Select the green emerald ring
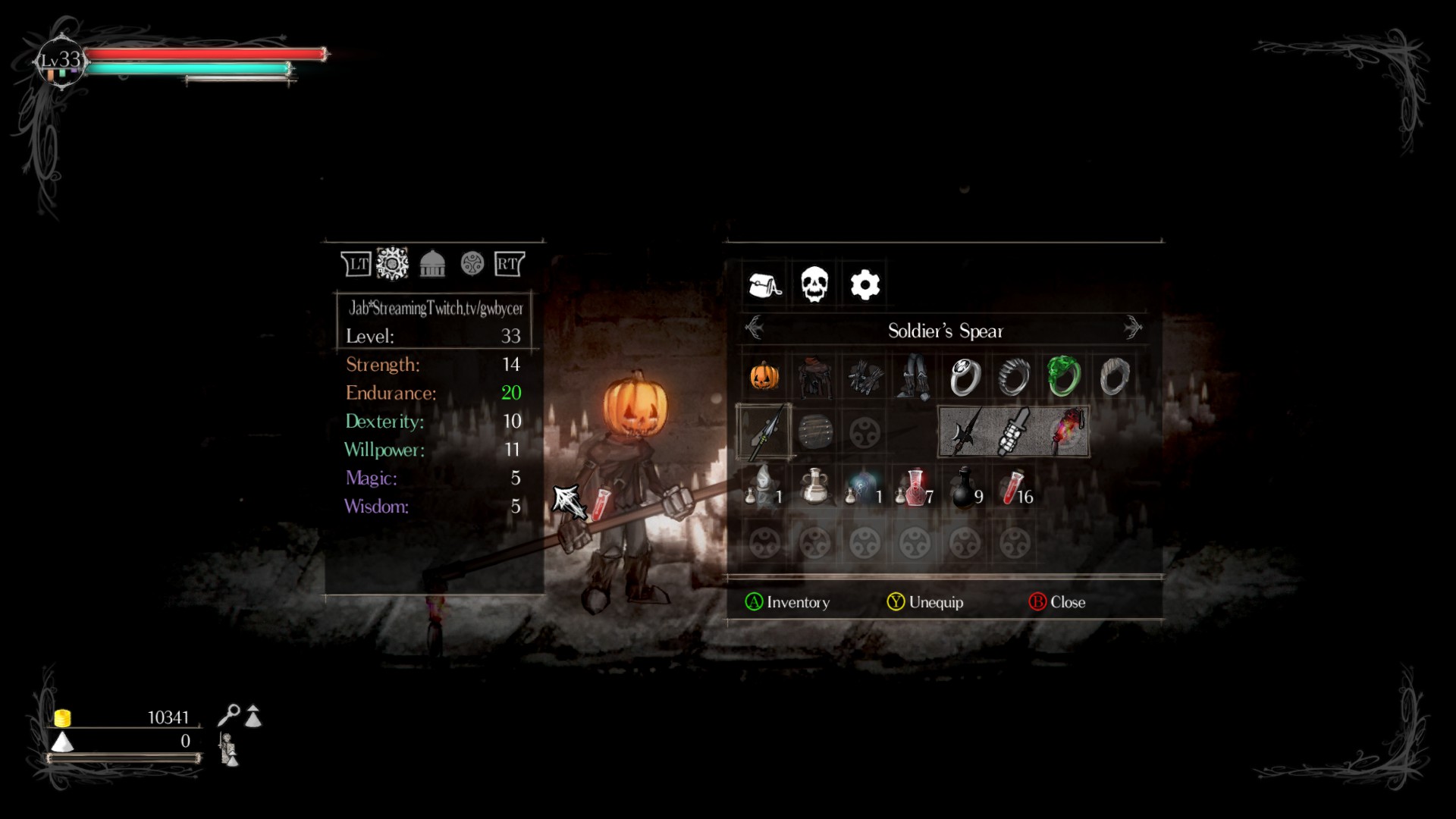This screenshot has height=819, width=1456. pos(1063,376)
